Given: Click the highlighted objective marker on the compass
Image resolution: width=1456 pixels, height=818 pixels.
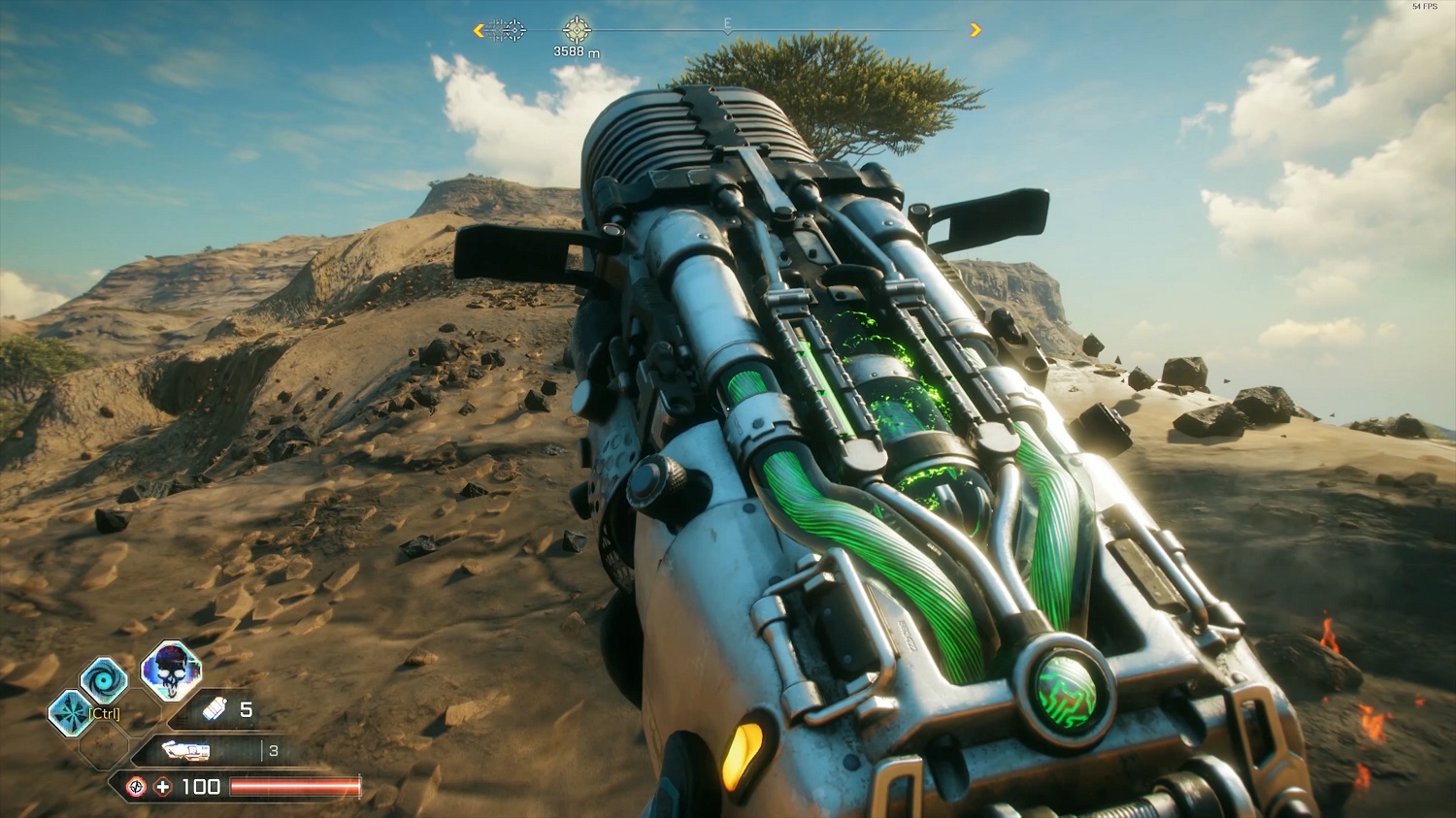Looking at the screenshot, I should click(577, 29).
